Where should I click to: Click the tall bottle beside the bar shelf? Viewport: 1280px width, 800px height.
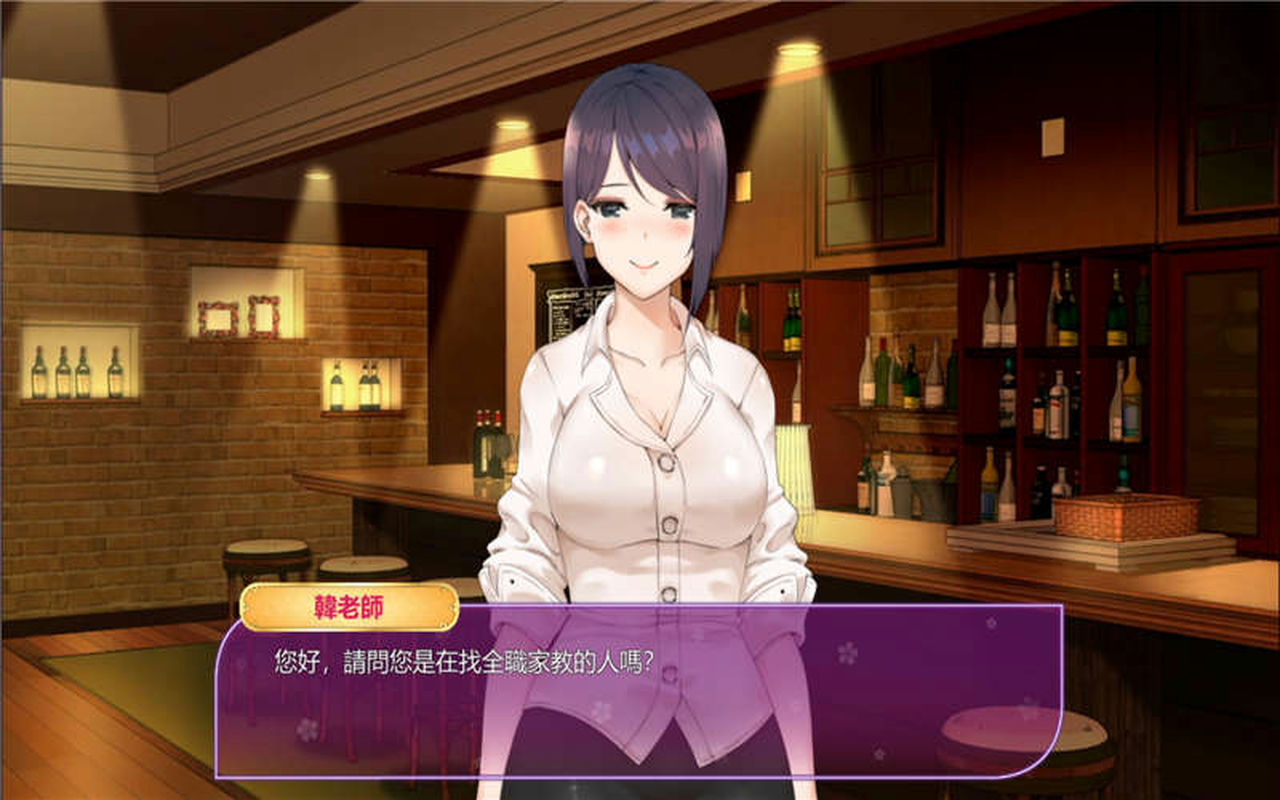click(x=487, y=440)
